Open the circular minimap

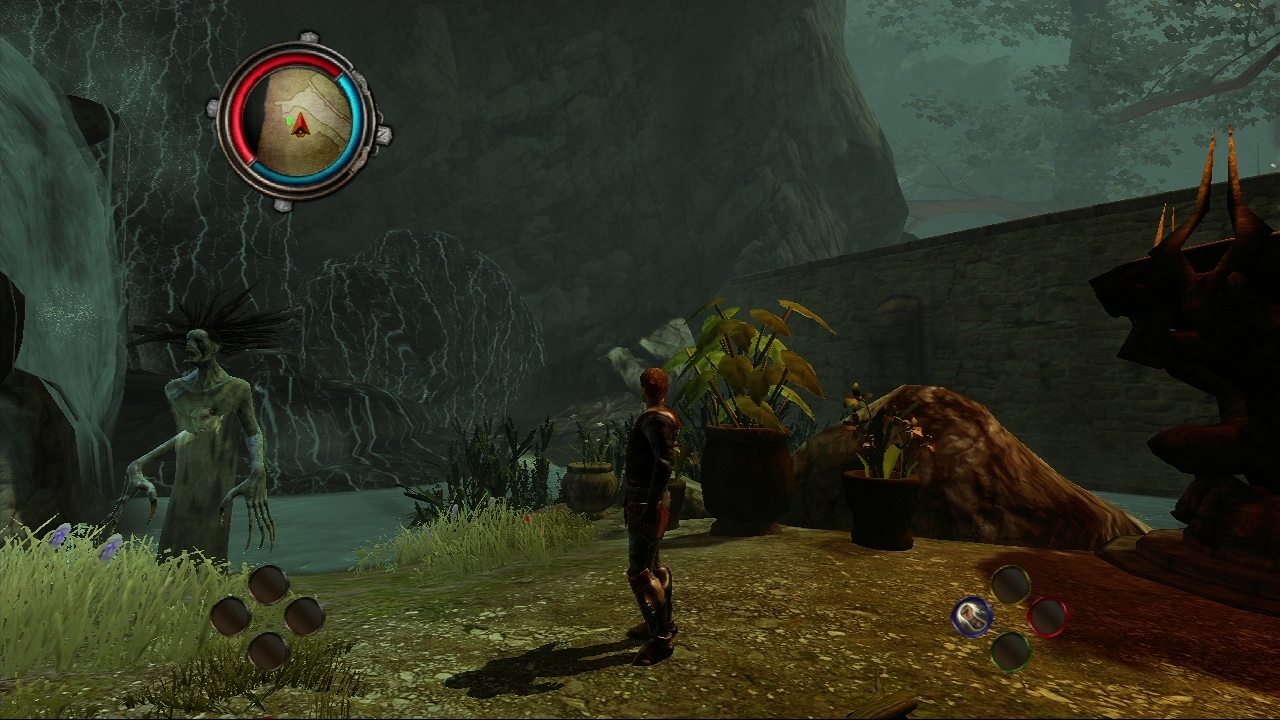point(298,120)
